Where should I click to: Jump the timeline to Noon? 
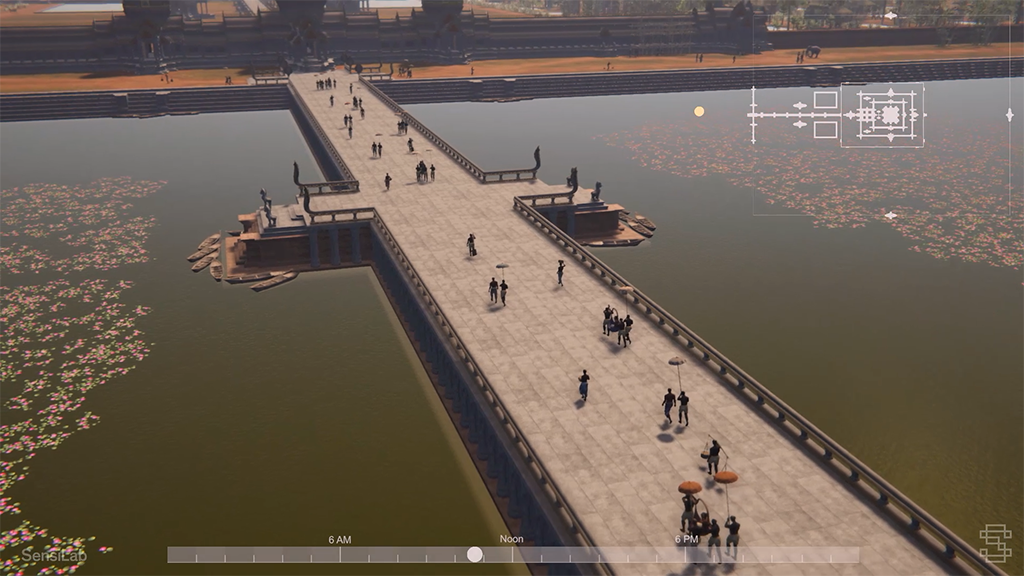512,554
